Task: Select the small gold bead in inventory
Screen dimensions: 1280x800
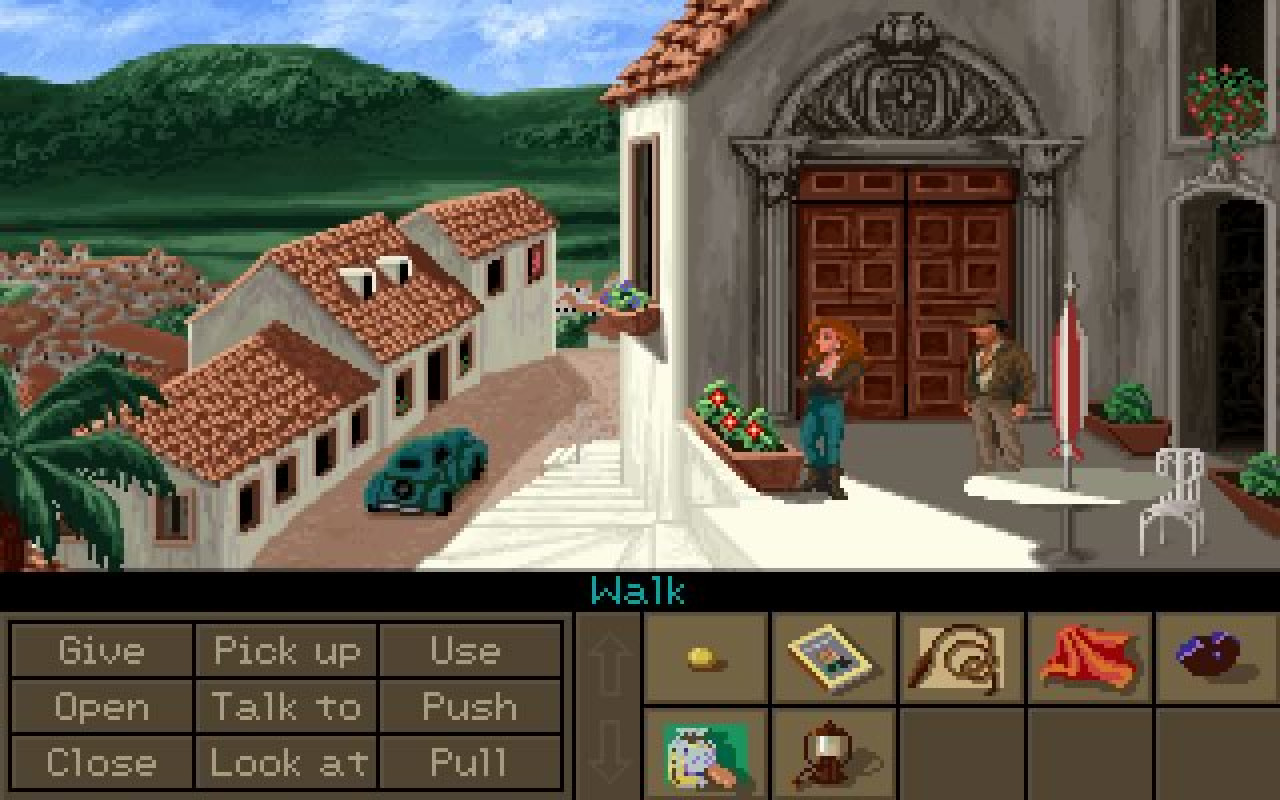Action: click(x=705, y=658)
